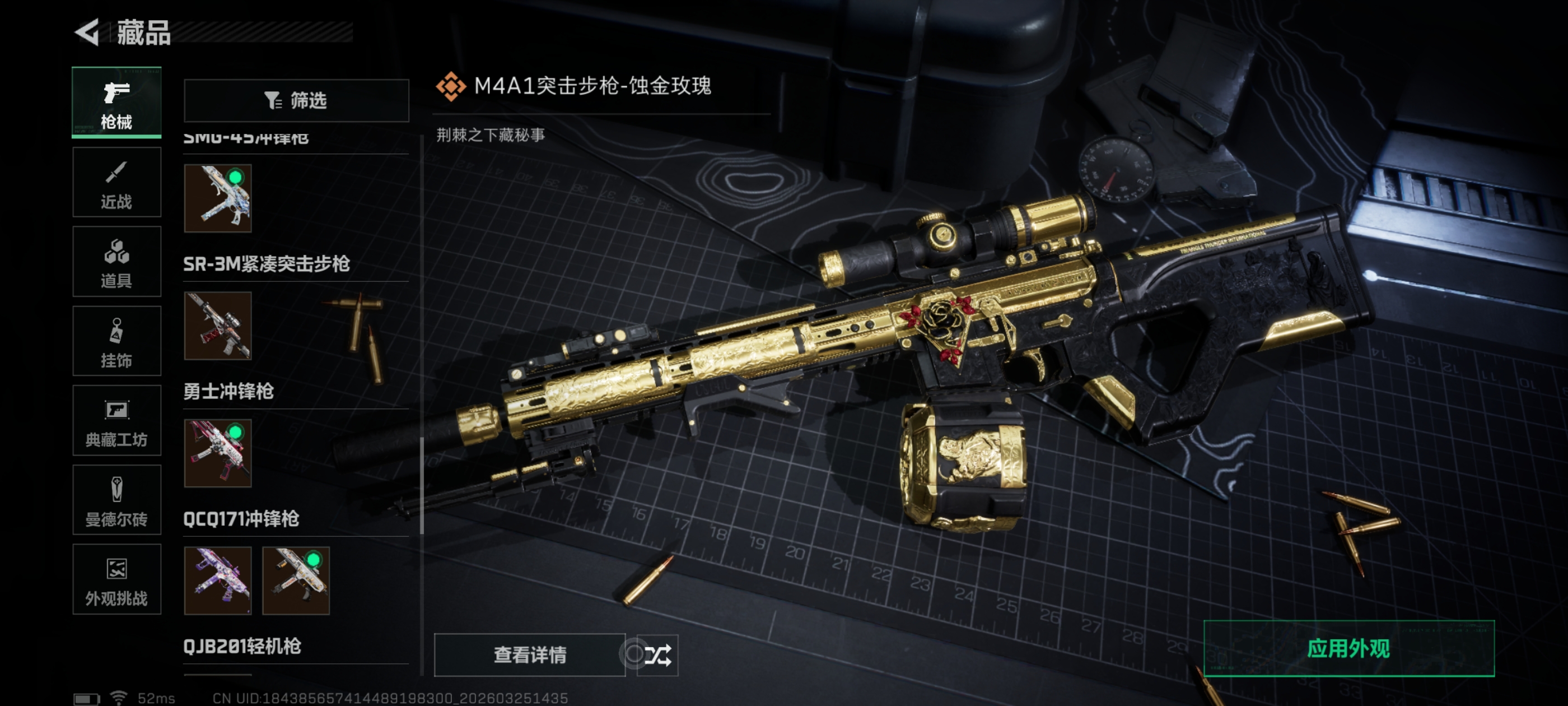Switch to the 枪械 category tab

point(116,103)
